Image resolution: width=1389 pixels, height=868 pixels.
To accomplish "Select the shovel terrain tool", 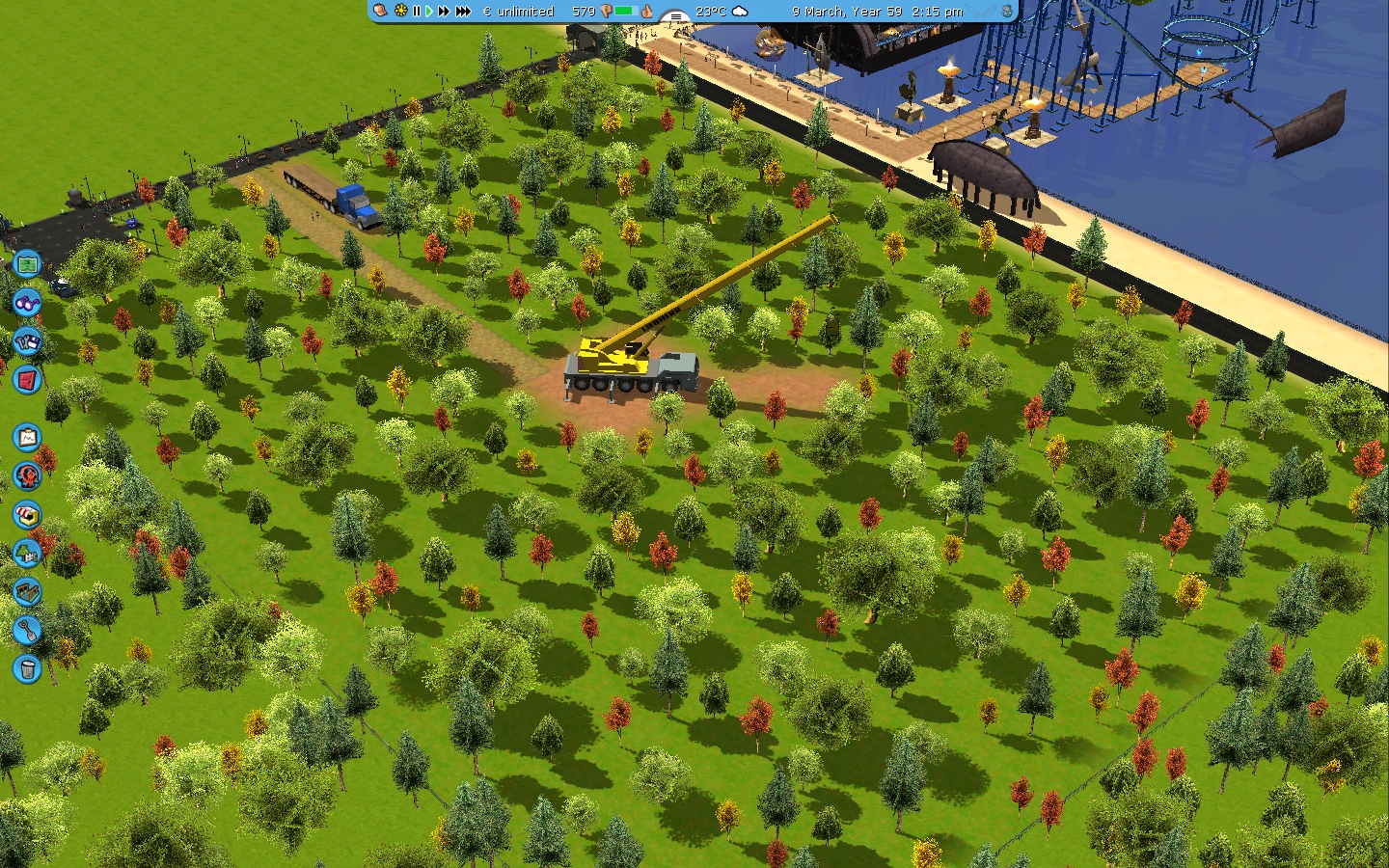I will click(27, 631).
